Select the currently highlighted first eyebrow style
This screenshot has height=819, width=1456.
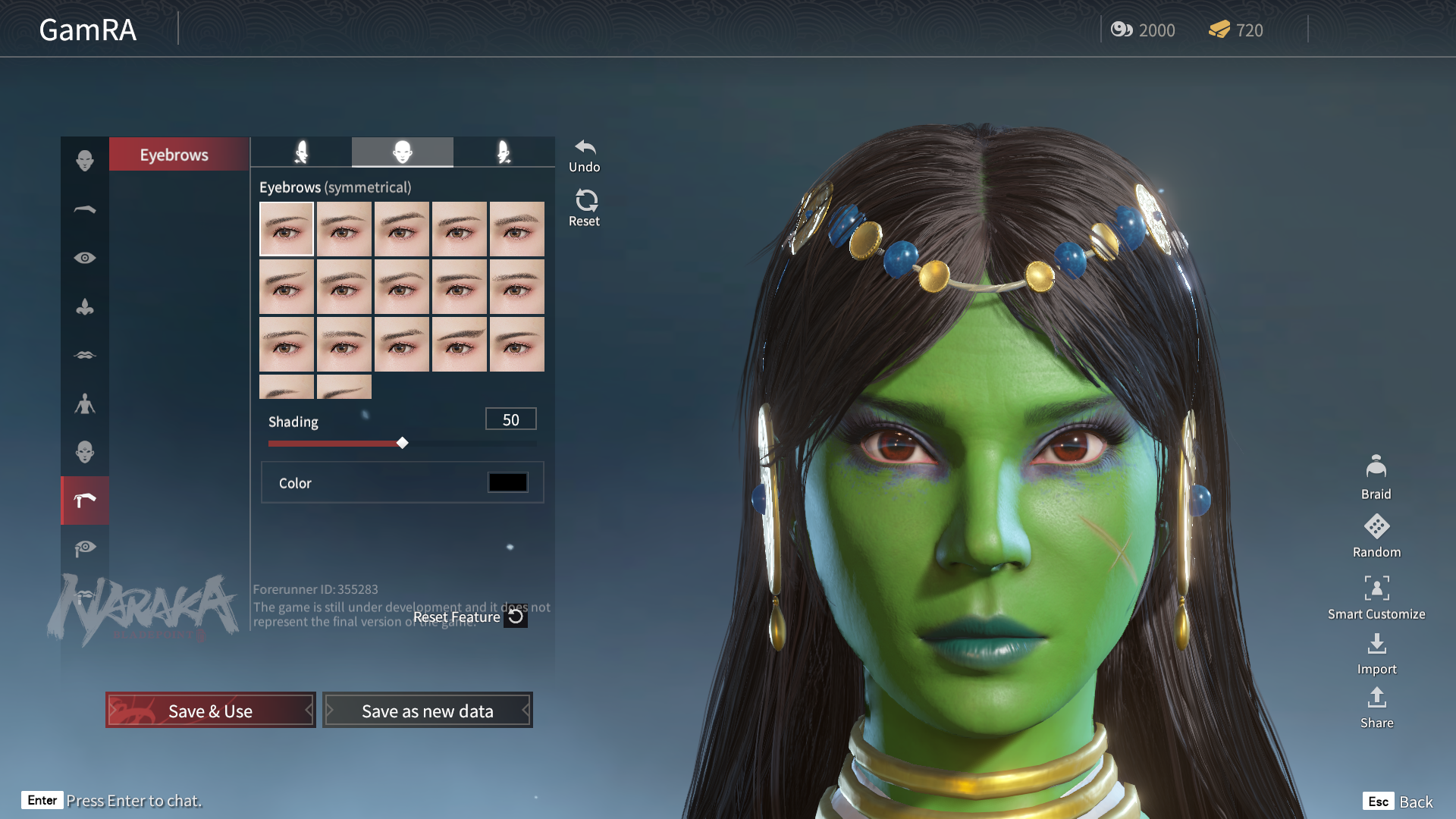click(x=287, y=227)
